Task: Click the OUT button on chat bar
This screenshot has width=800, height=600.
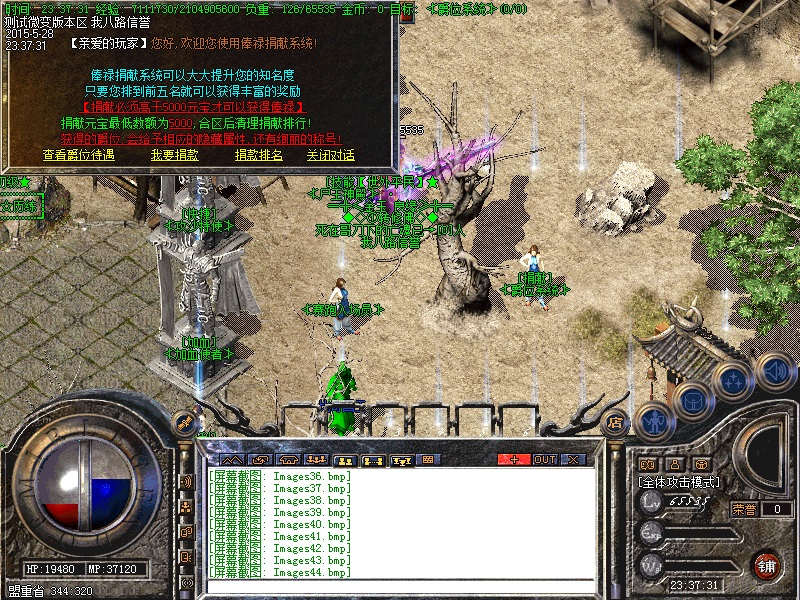Action: (x=544, y=459)
